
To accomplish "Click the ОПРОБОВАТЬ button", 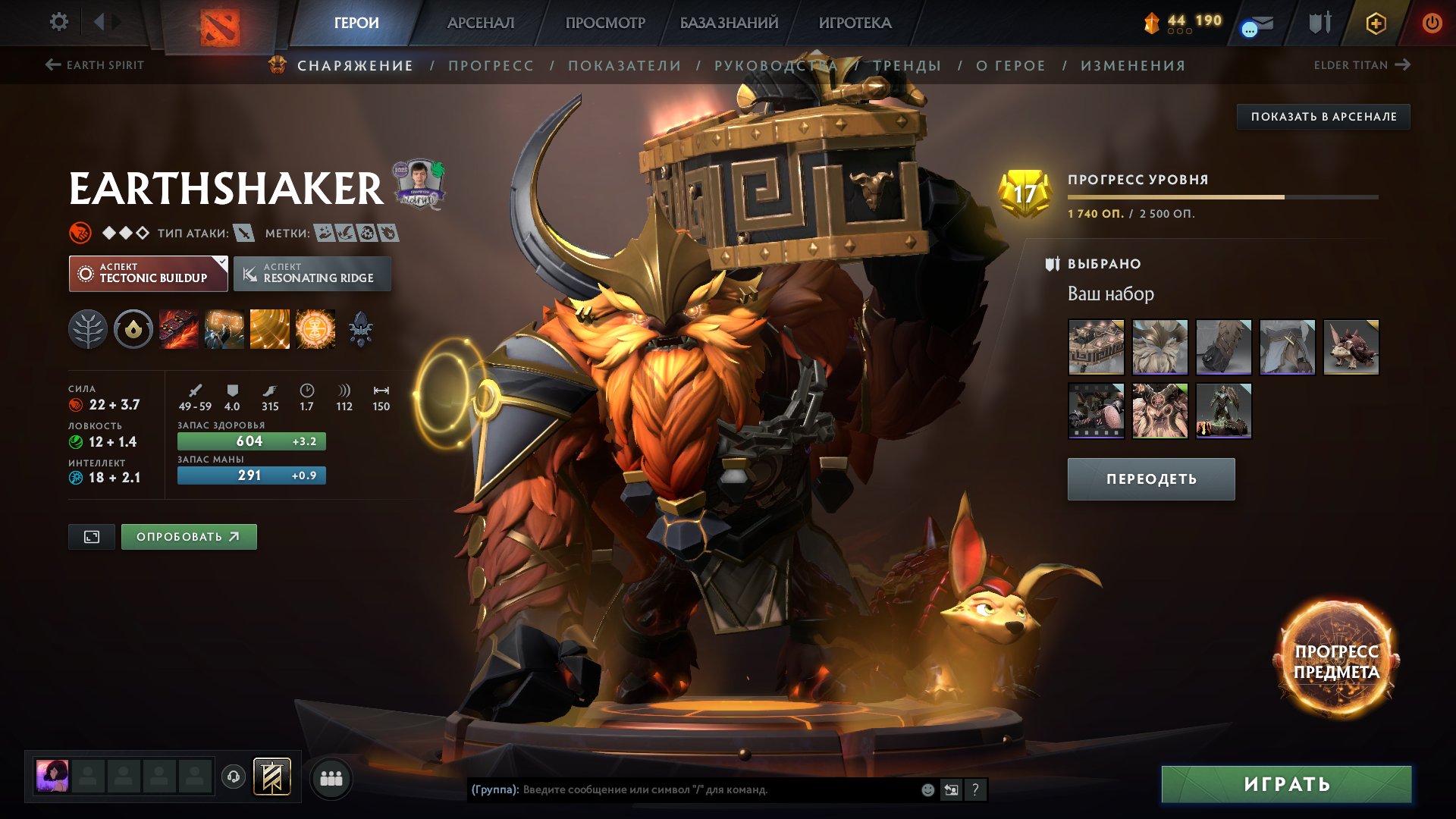I will [188, 536].
